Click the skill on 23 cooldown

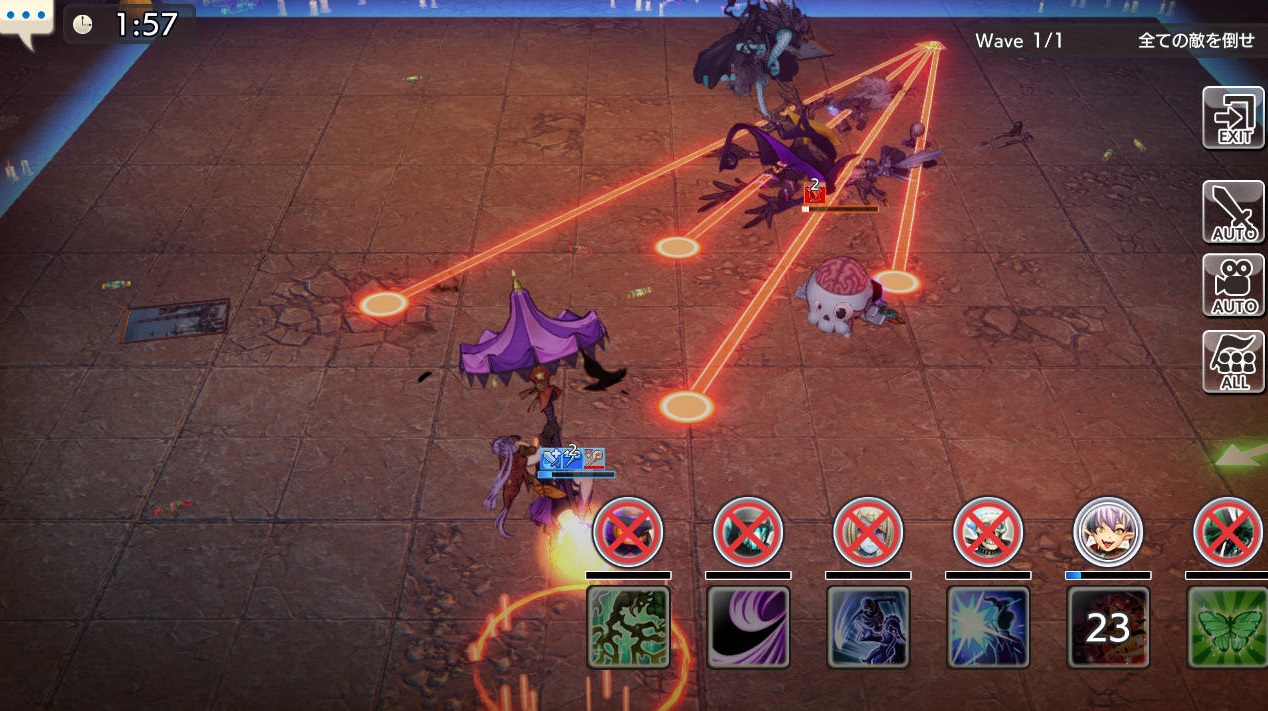[1108, 627]
